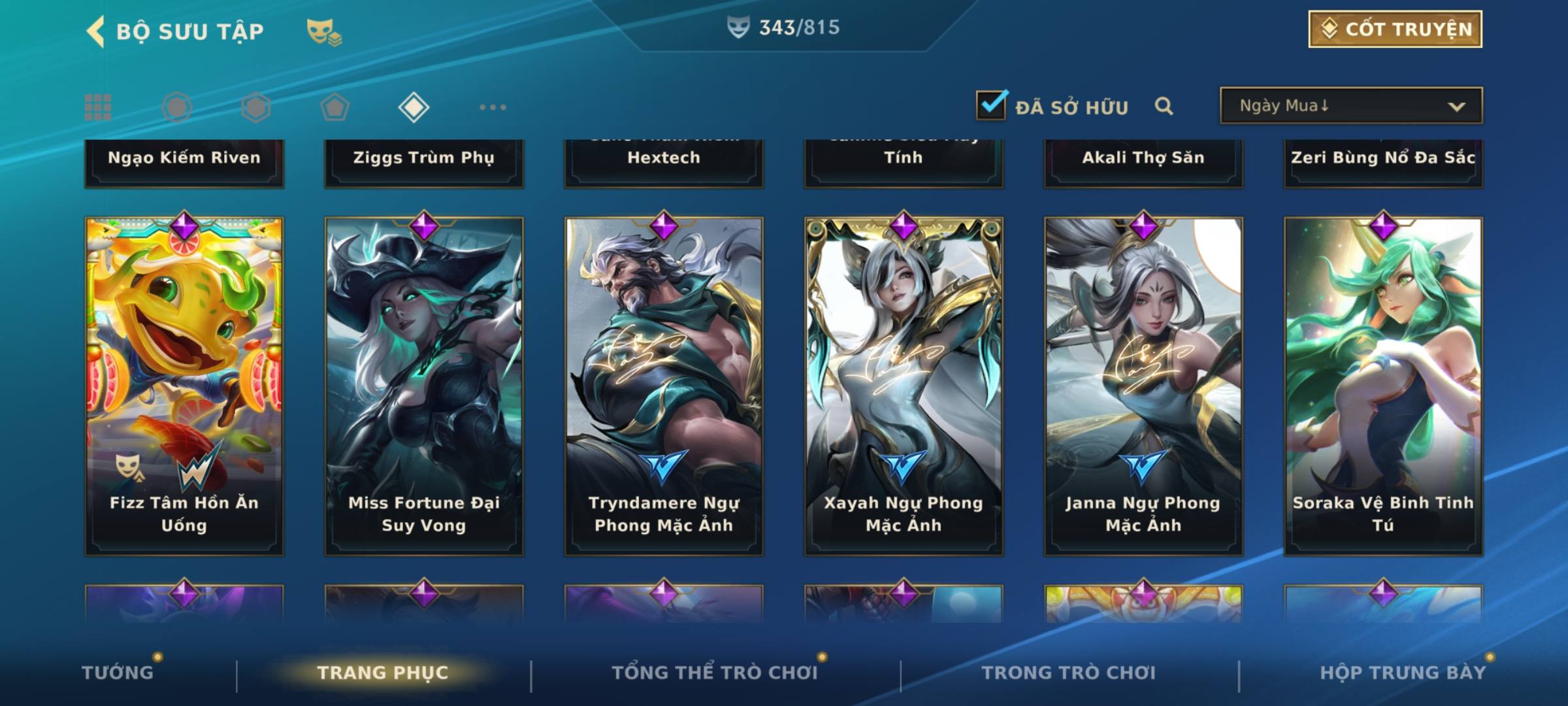The height and width of the screenshot is (706, 1568).
Task: View Tryndamere Ngự Phong Mặc Ảnh skin
Action: coord(664,386)
